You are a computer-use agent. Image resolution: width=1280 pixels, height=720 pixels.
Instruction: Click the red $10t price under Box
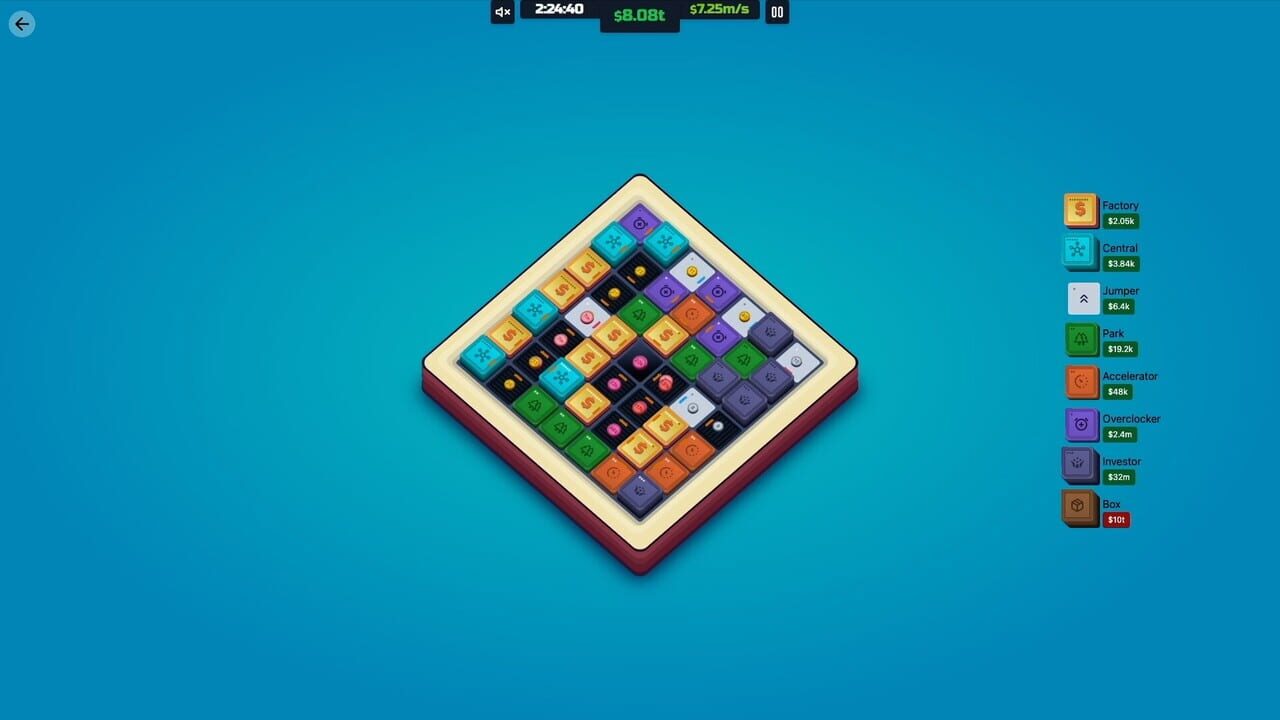1117,519
